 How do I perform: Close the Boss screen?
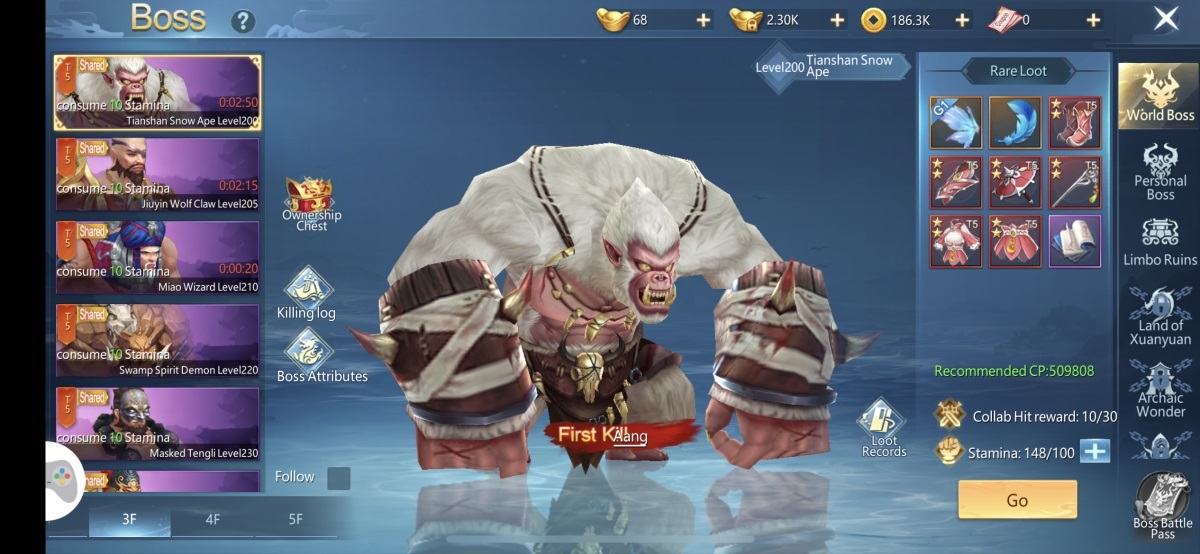(x=1165, y=18)
